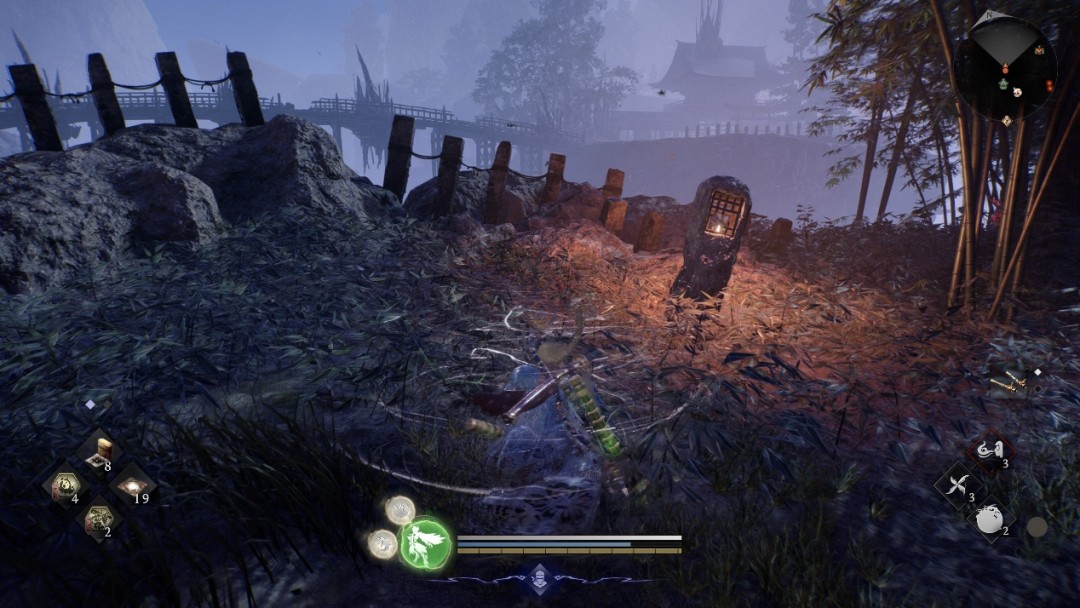Screen dimensions: 1080x608
Task: Activate the green winged guardian spirit icon
Action: coord(426,544)
